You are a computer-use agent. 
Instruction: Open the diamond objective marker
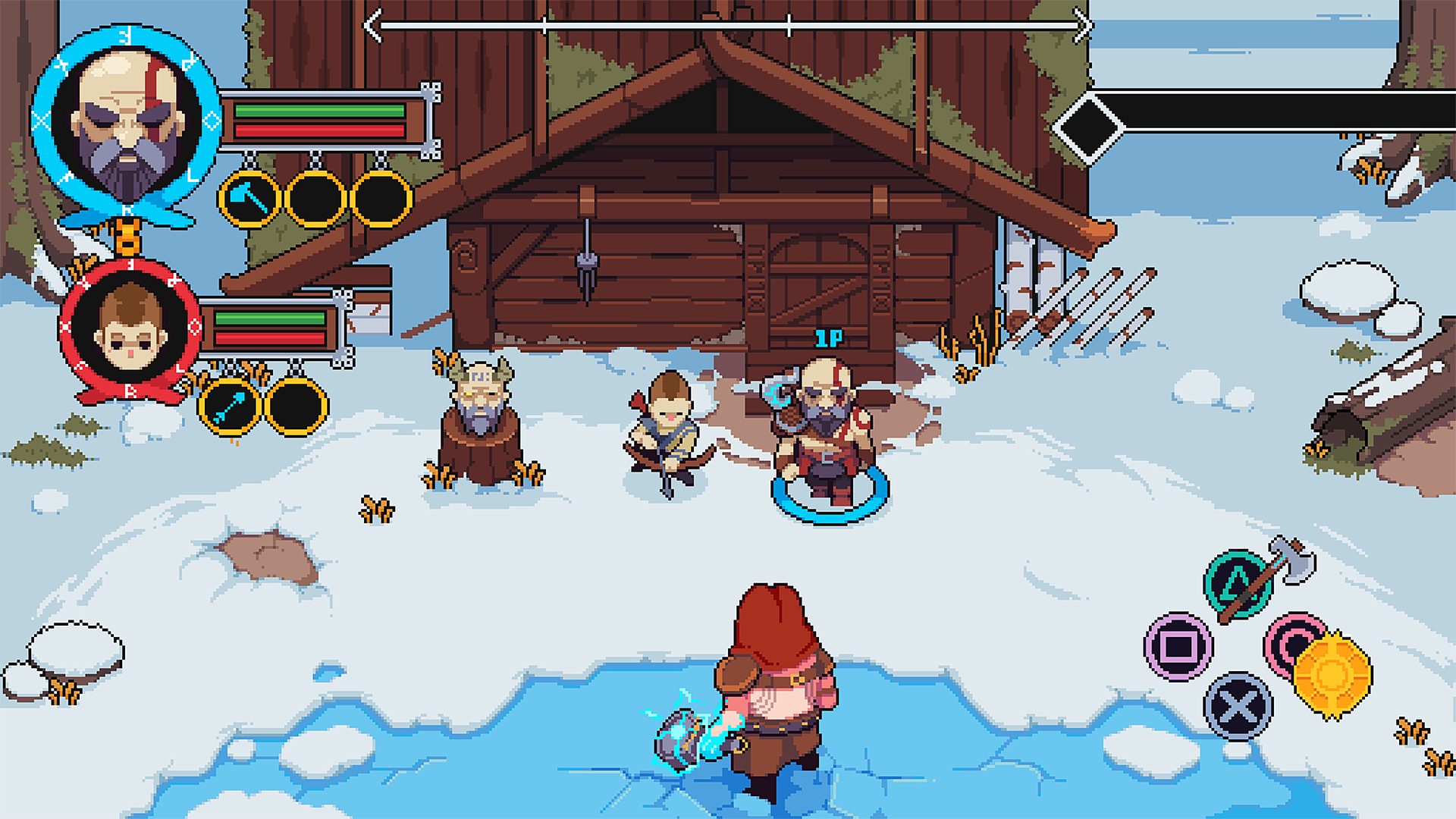click(x=1088, y=128)
